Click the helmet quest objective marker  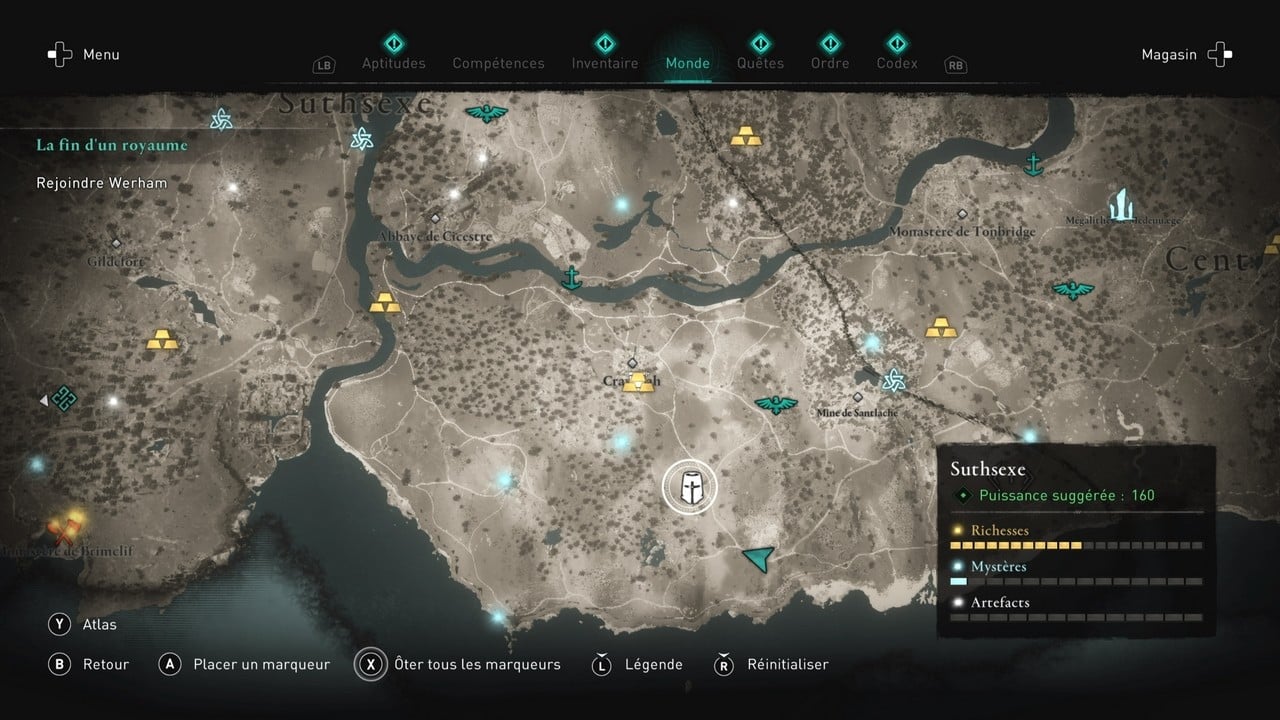coord(690,485)
